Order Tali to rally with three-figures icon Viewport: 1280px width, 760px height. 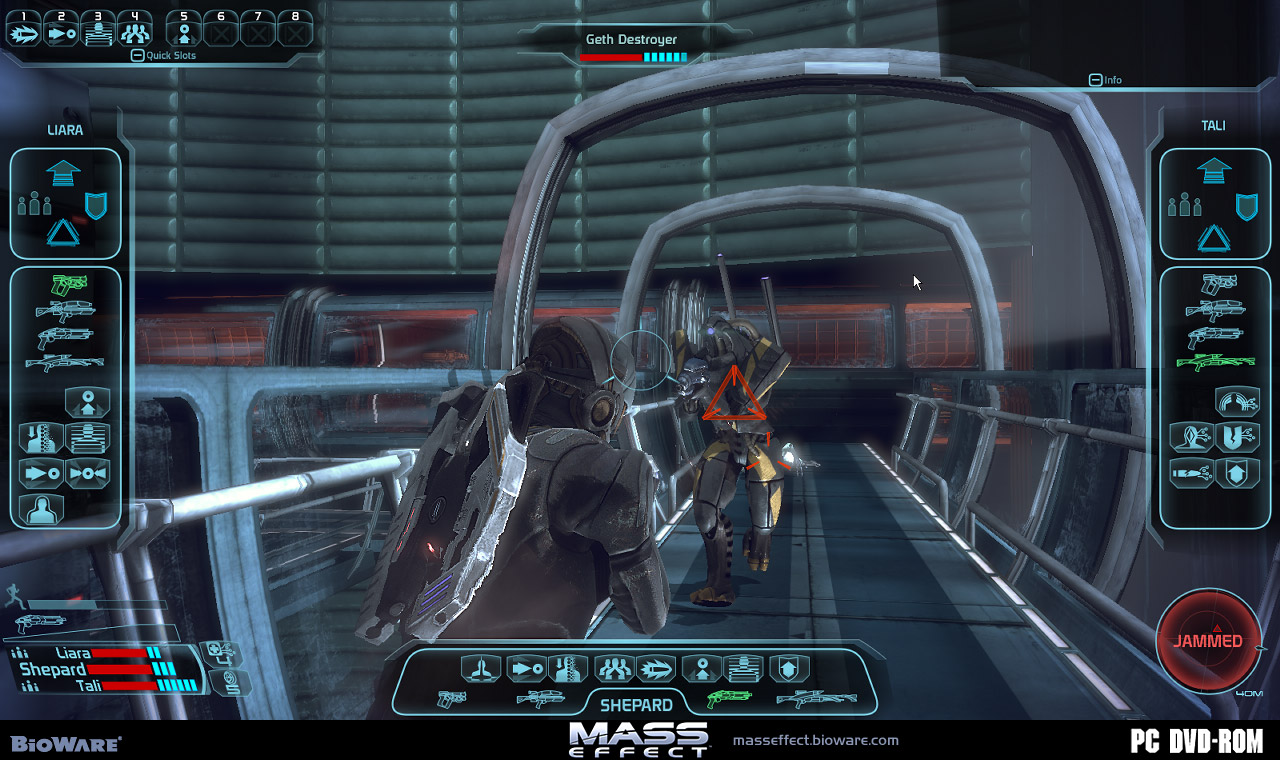1184,206
